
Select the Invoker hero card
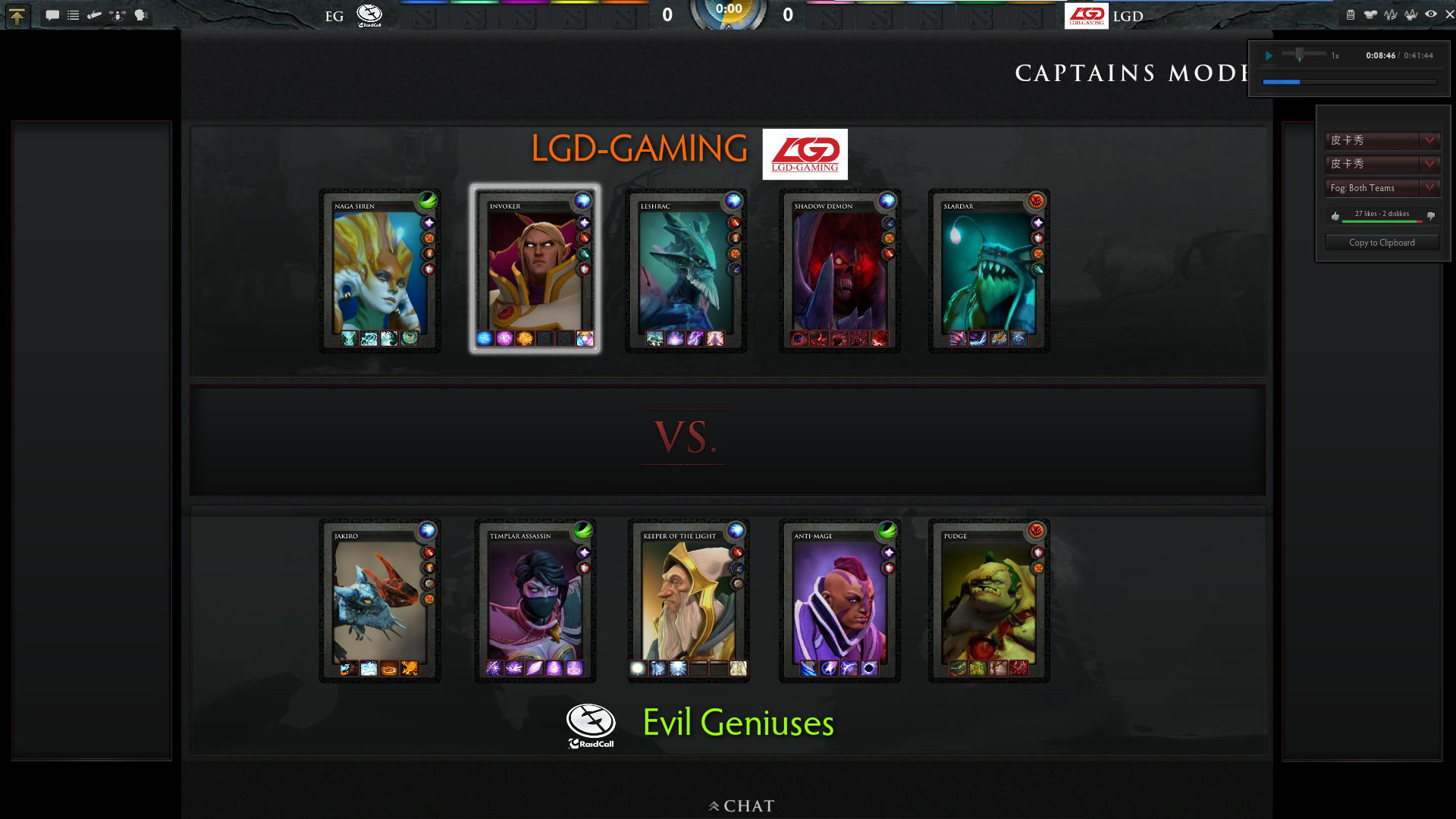[533, 269]
